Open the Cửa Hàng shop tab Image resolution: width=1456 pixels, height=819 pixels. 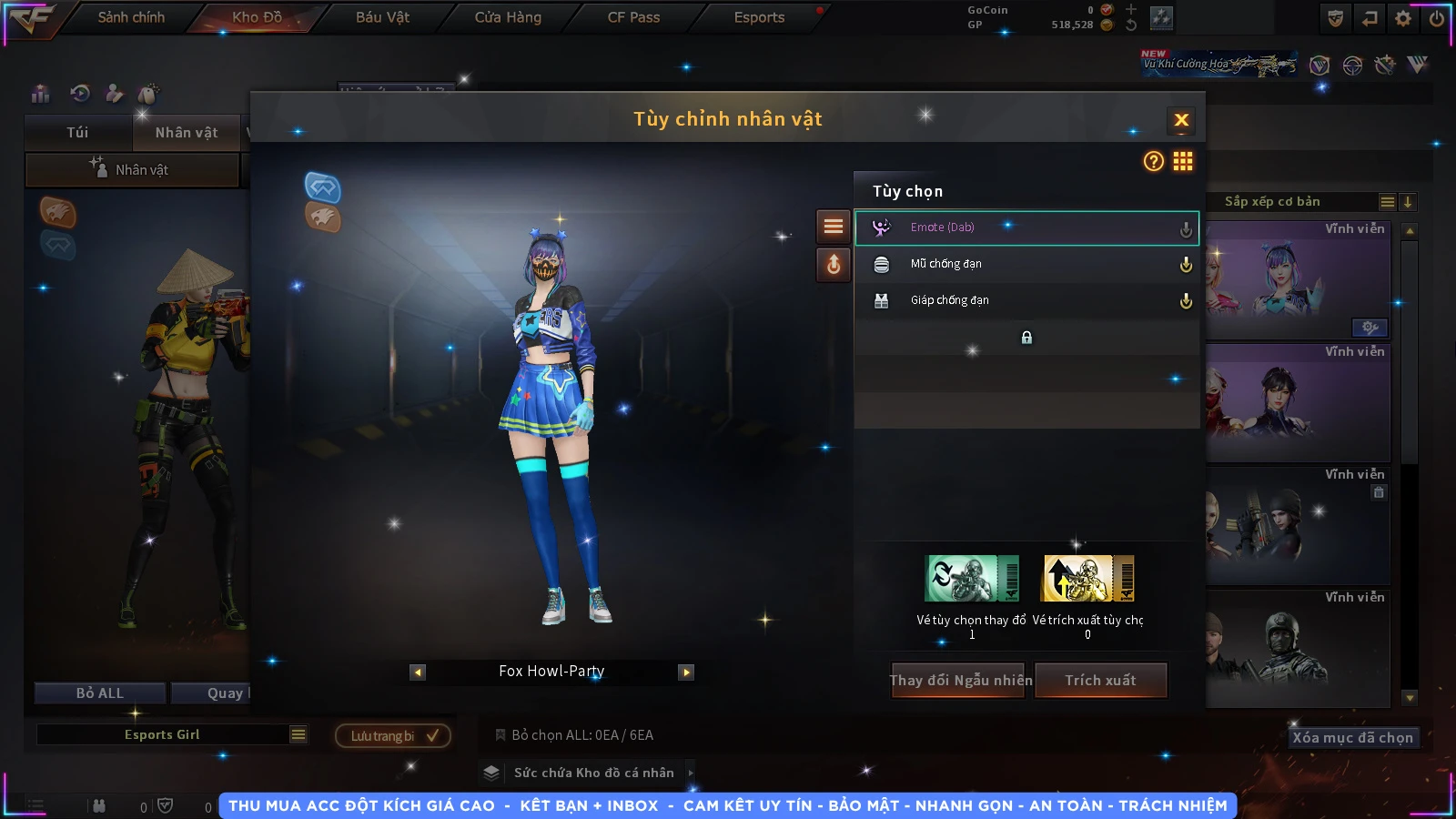pos(508,17)
